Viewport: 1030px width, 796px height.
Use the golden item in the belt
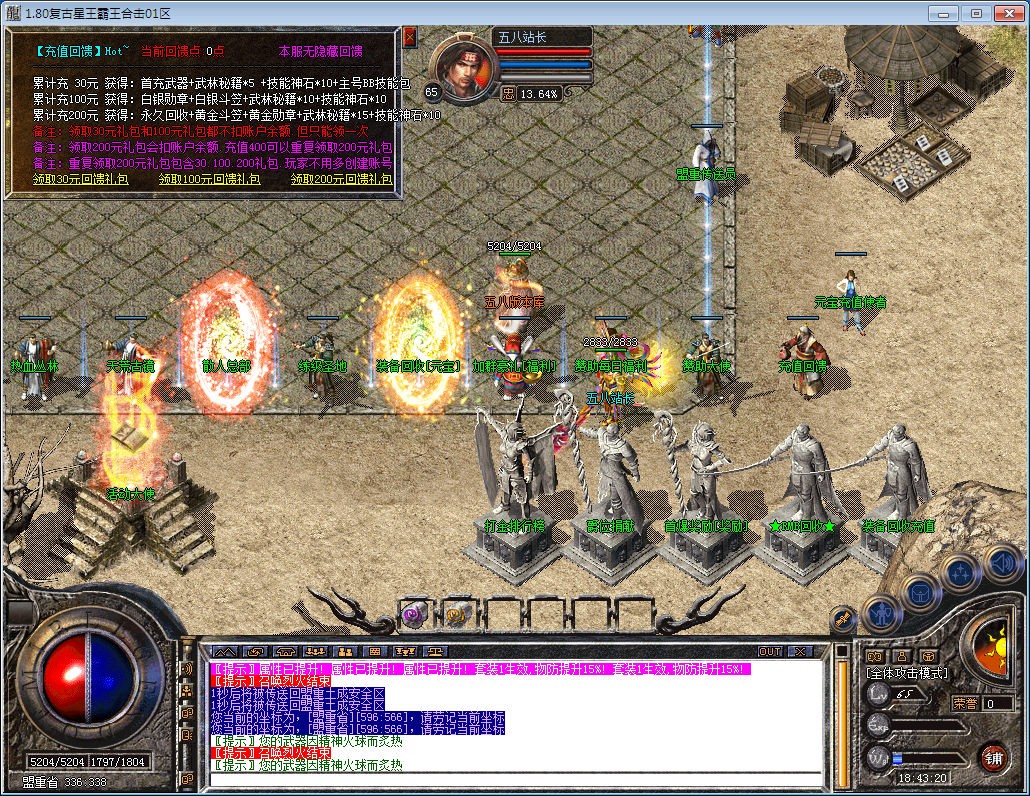457,612
